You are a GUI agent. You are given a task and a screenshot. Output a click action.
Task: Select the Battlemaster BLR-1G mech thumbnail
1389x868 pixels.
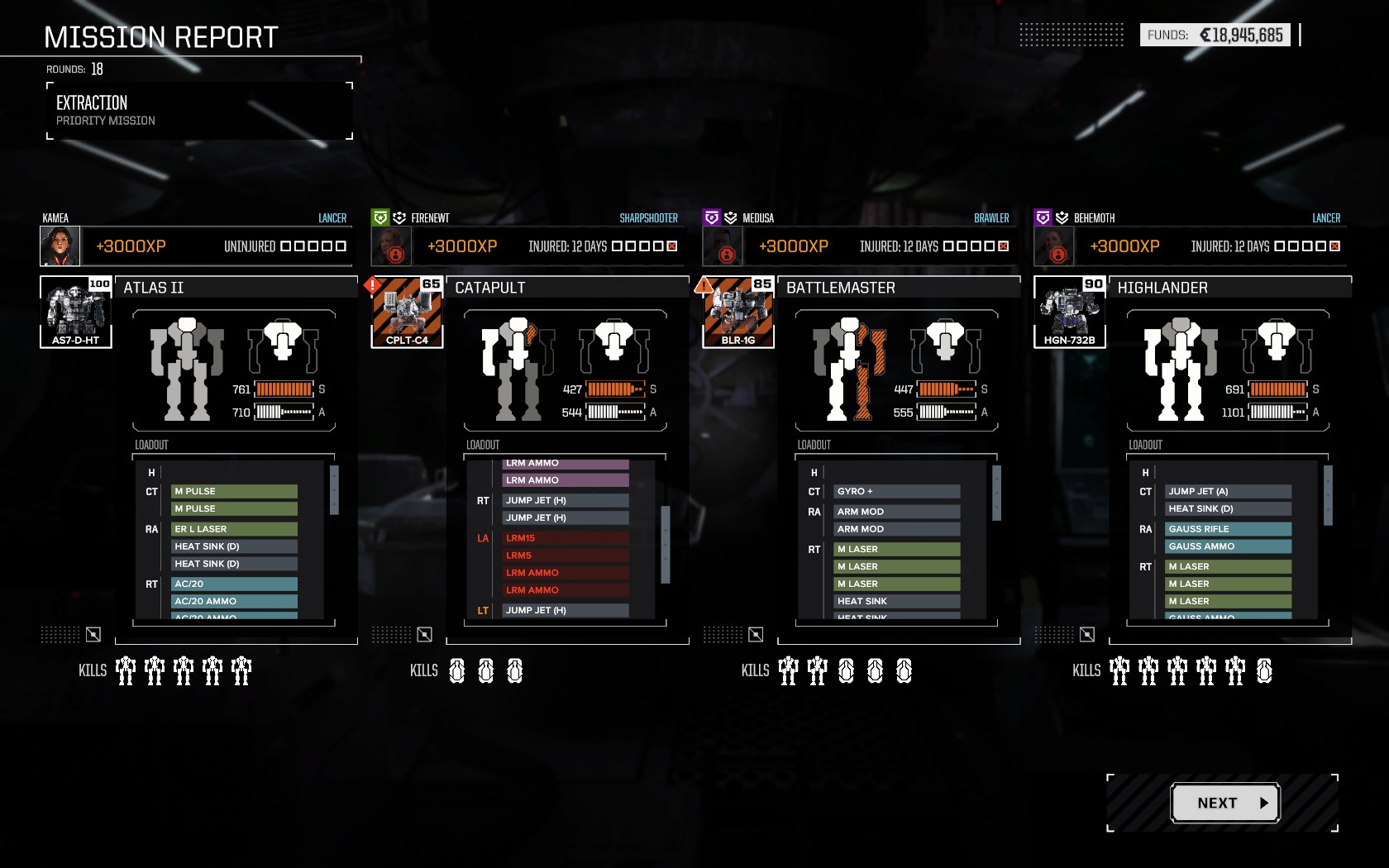click(x=738, y=312)
